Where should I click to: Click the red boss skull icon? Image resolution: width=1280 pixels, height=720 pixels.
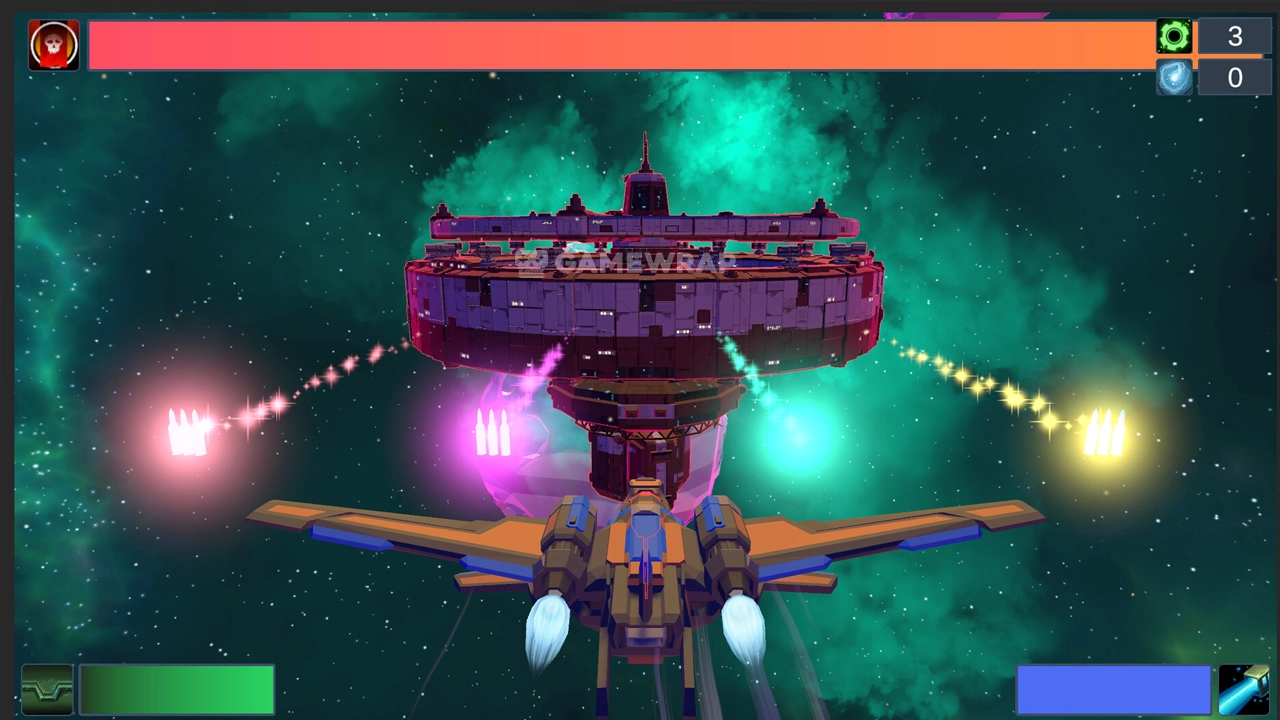pos(53,45)
